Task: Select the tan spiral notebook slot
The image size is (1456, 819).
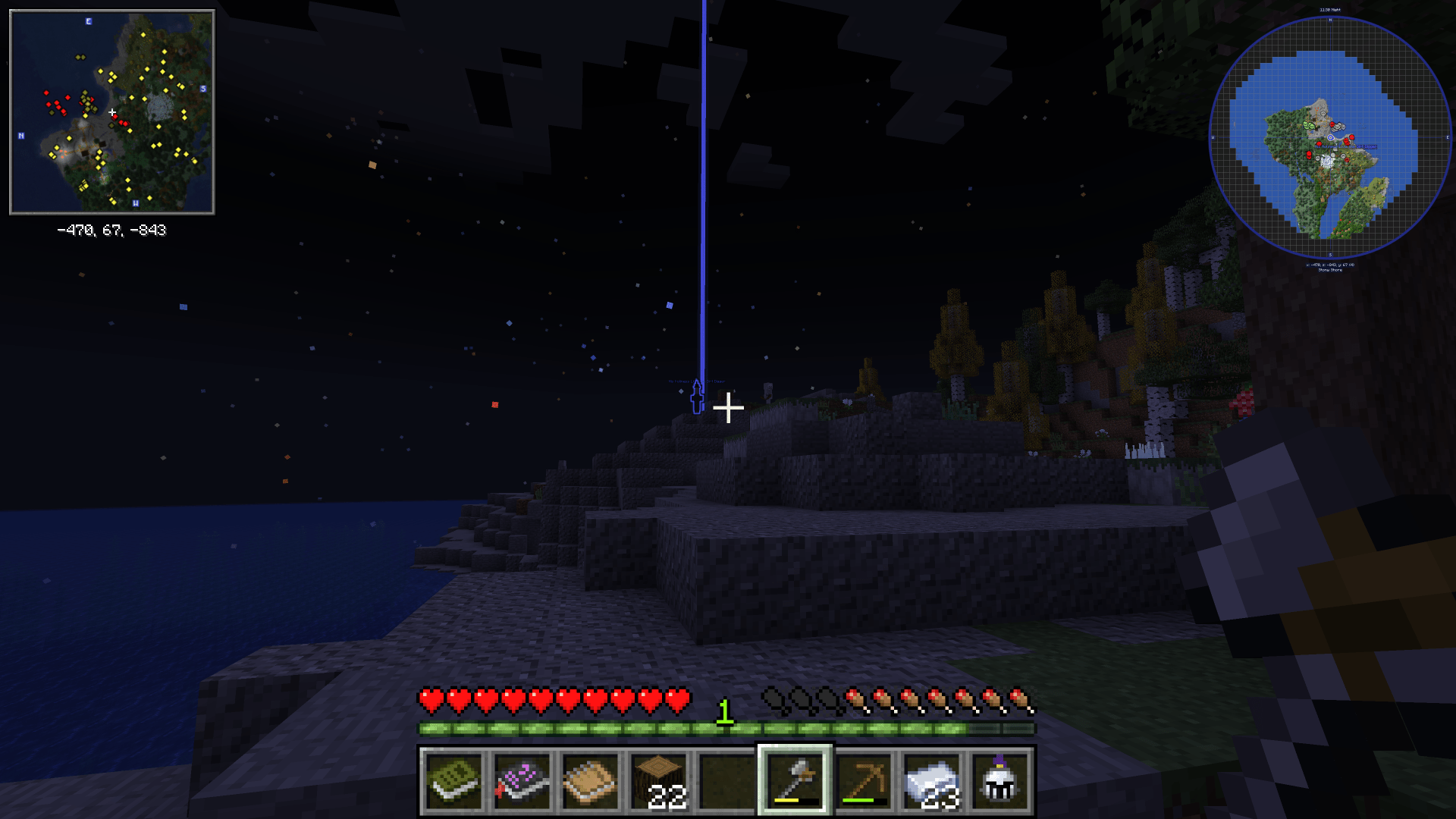Action: [590, 781]
